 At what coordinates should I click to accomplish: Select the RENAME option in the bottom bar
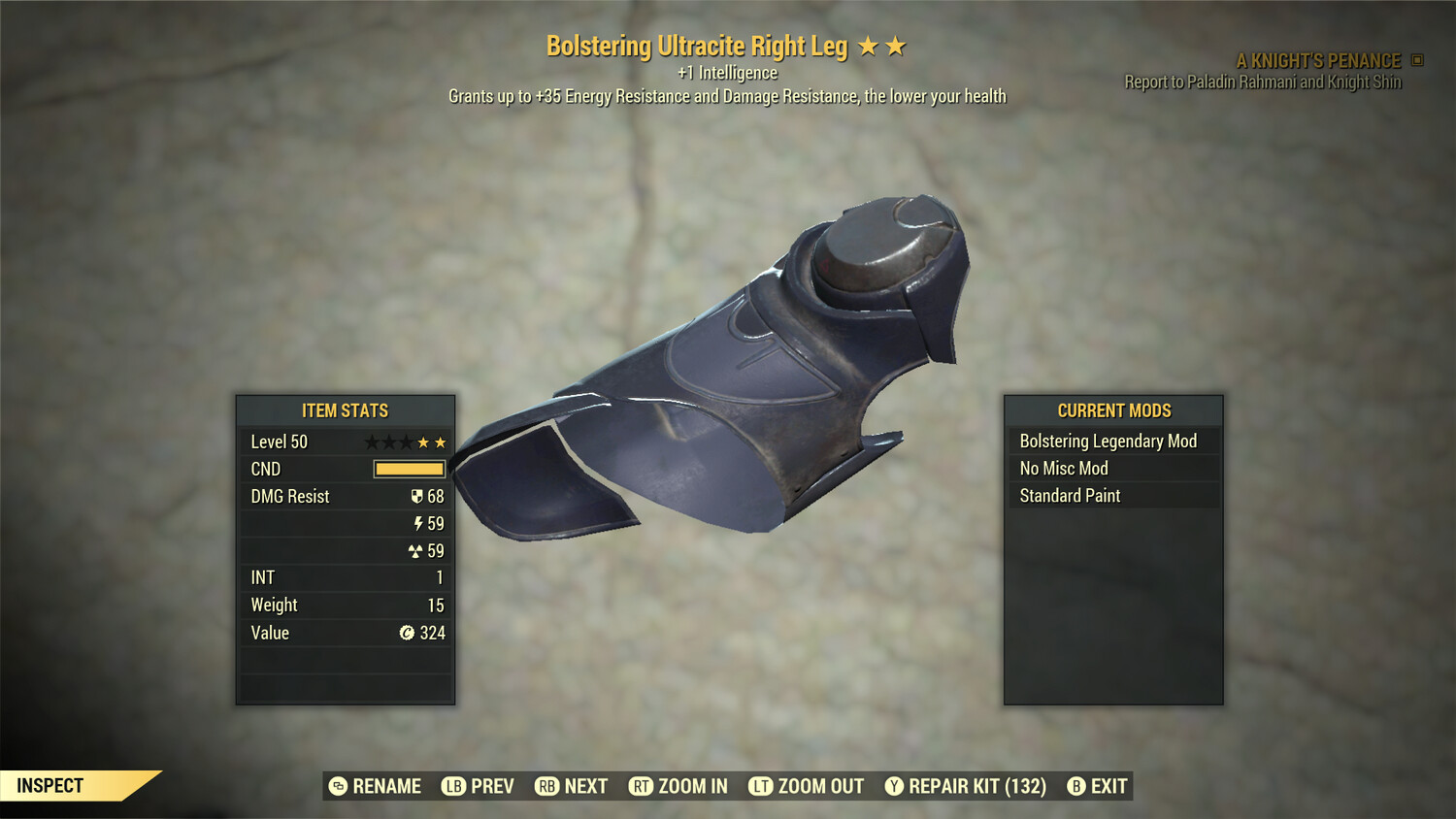(x=375, y=786)
